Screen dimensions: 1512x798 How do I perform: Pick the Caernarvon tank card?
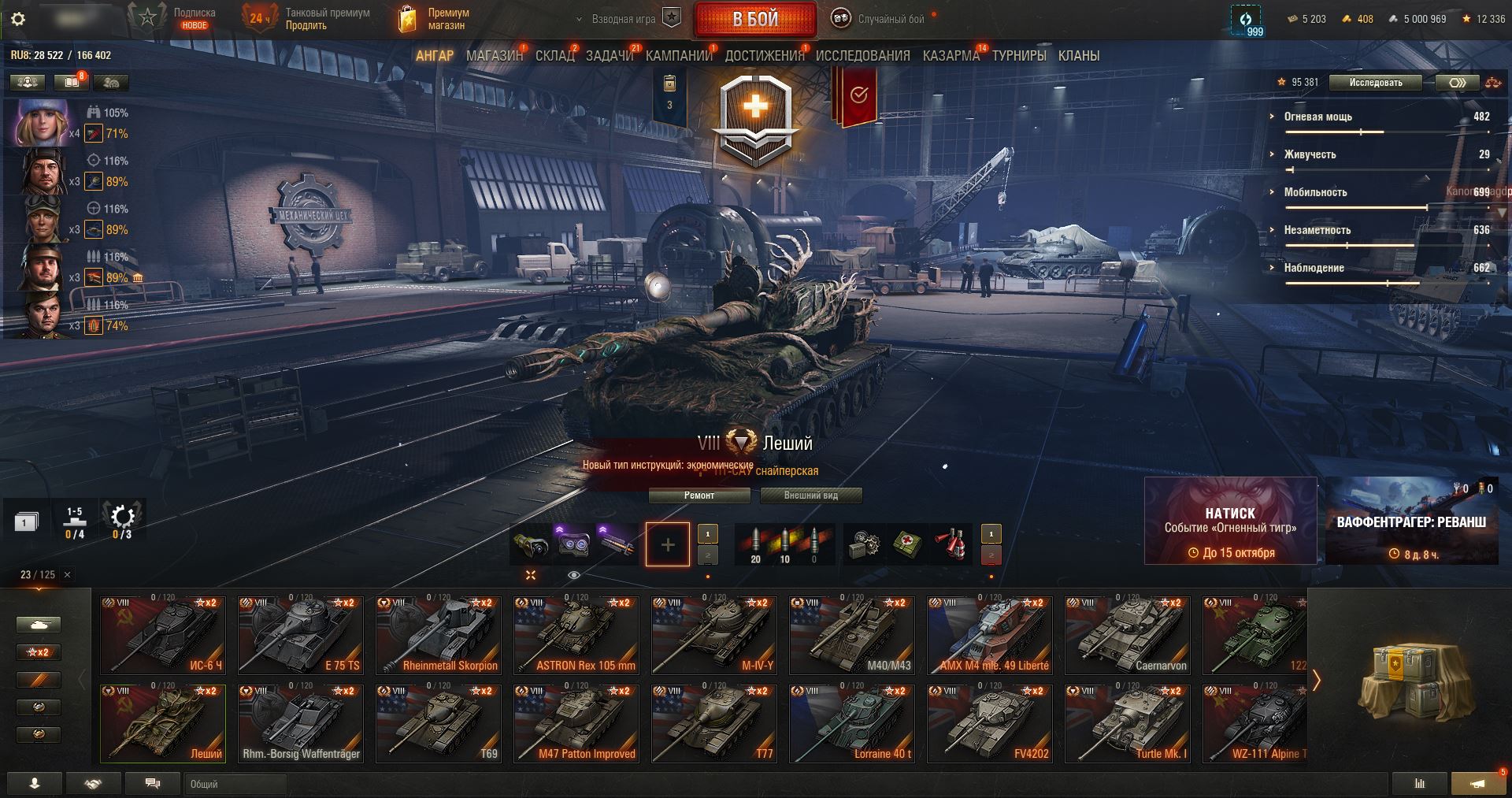1128,635
